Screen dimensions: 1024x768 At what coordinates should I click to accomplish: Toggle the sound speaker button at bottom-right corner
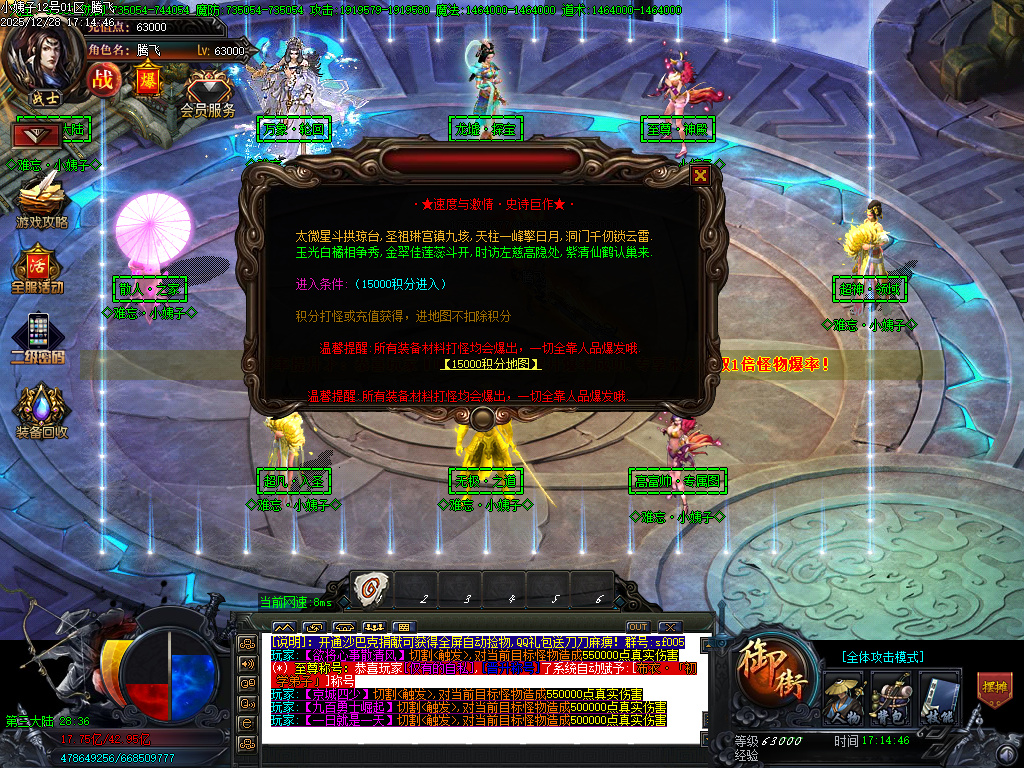(1003, 753)
